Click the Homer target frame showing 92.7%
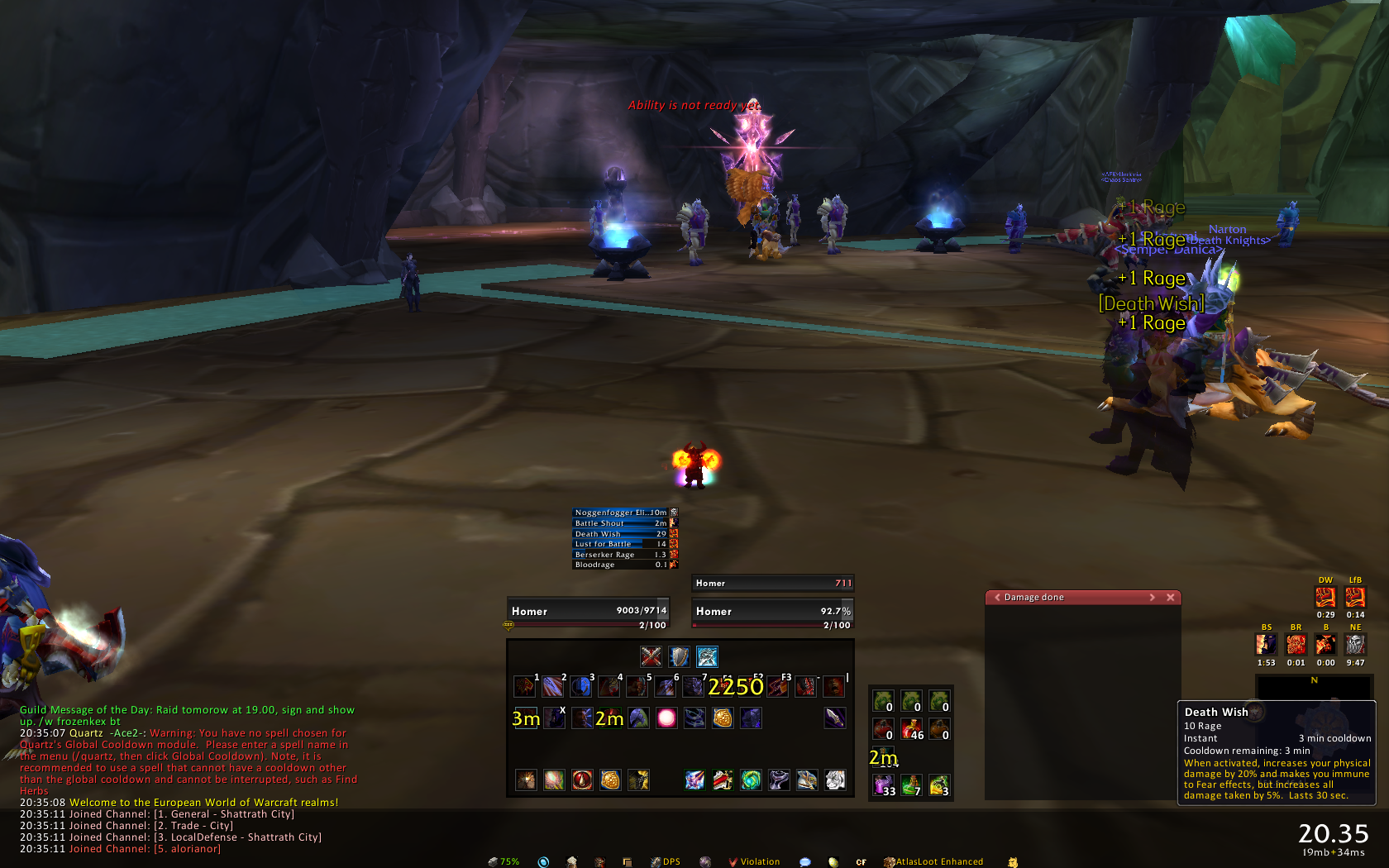This screenshot has height=868, width=1389. (772, 612)
